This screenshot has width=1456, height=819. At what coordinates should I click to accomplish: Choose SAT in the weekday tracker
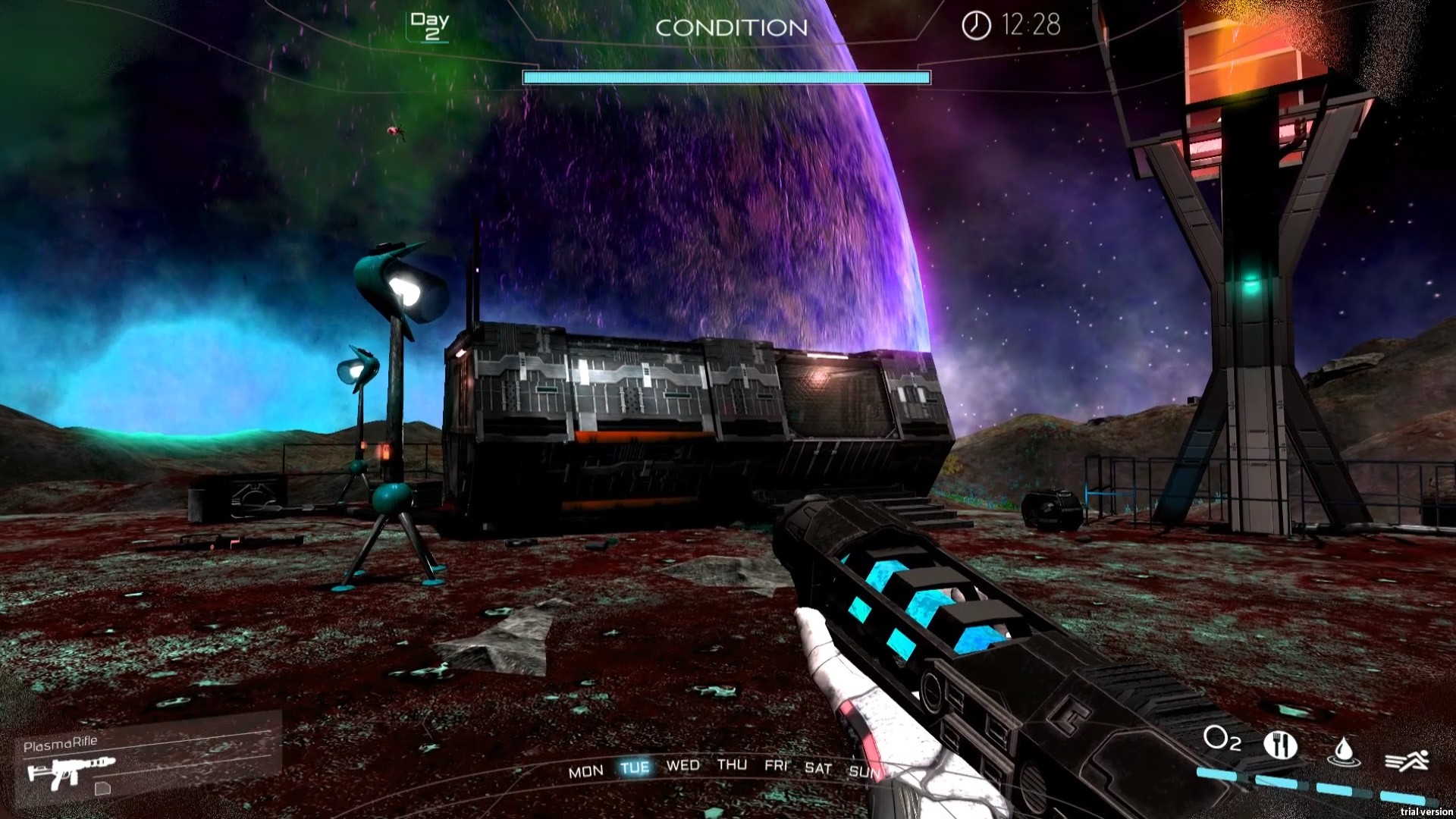(818, 768)
